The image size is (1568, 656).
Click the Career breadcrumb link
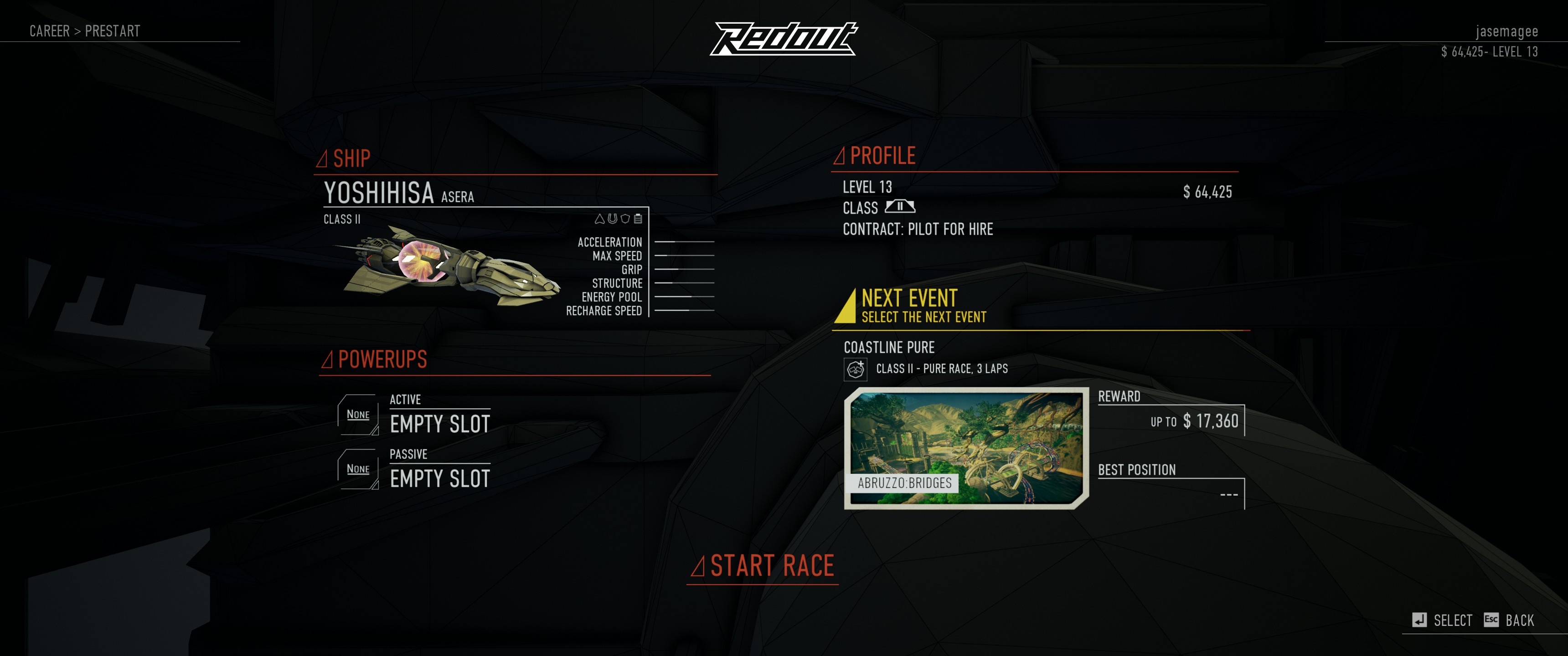pyautogui.click(x=49, y=31)
